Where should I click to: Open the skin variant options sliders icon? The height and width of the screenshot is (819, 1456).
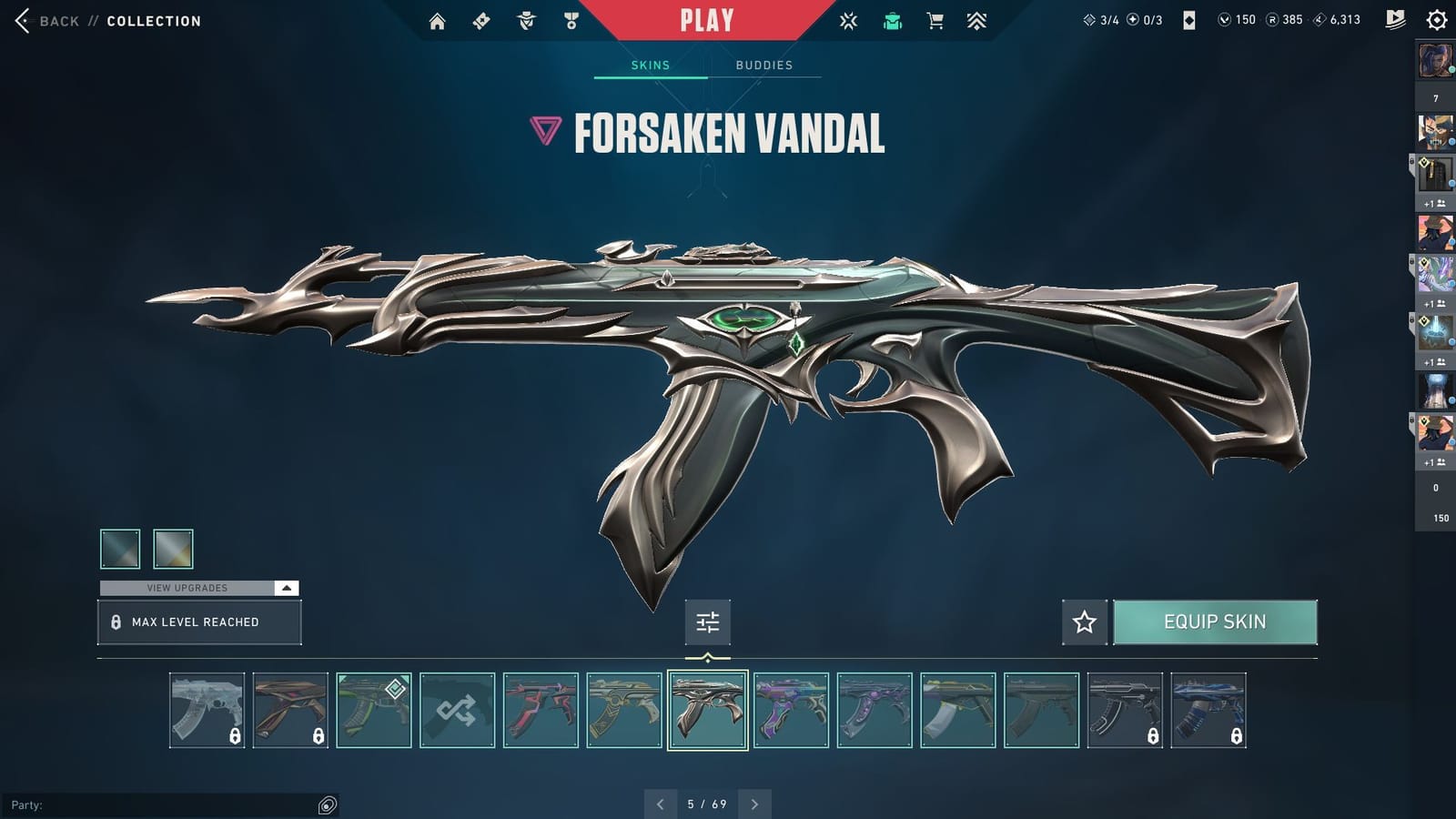point(708,622)
